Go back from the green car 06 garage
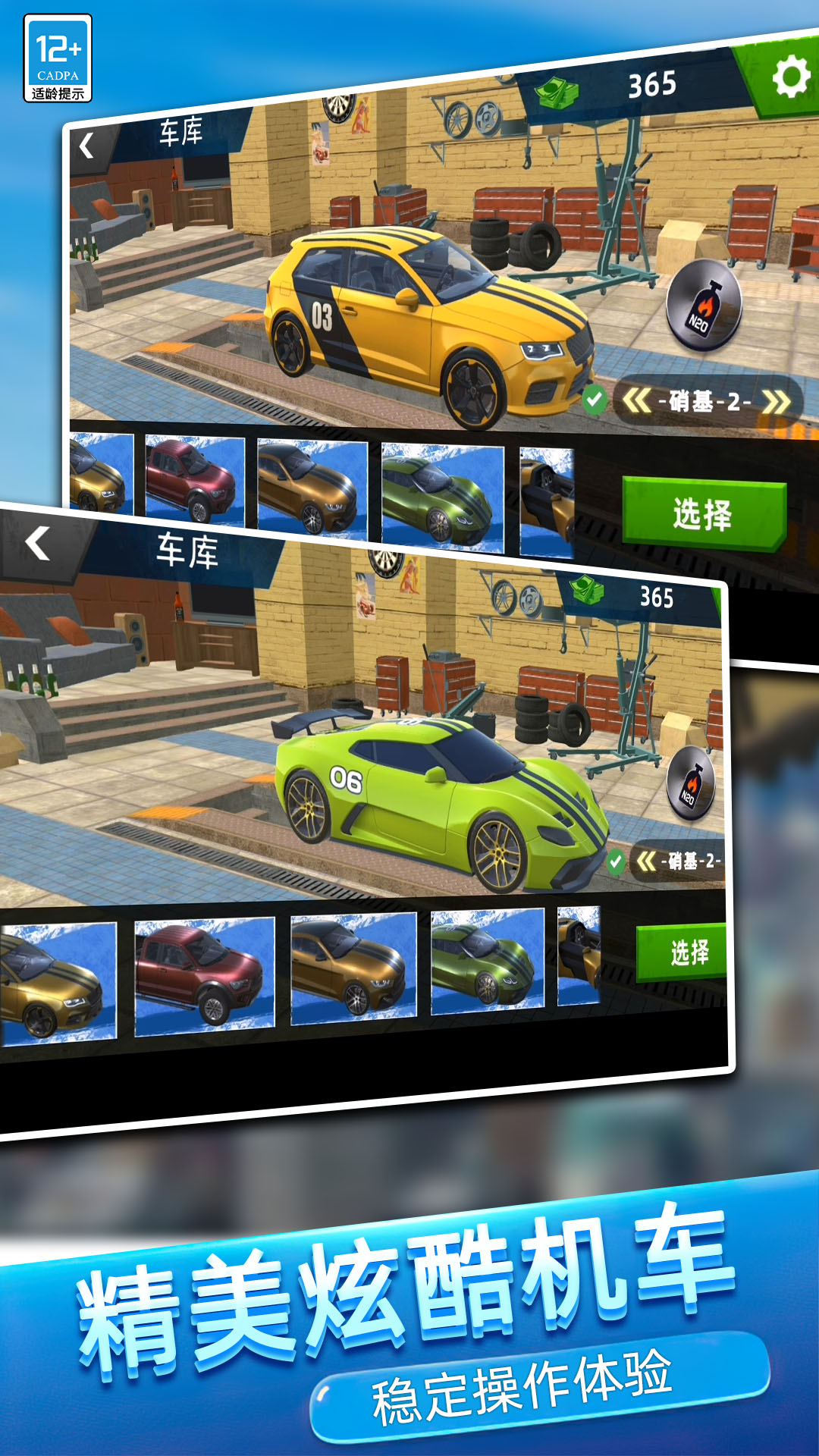The height and width of the screenshot is (1456, 819). pyautogui.click(x=38, y=544)
